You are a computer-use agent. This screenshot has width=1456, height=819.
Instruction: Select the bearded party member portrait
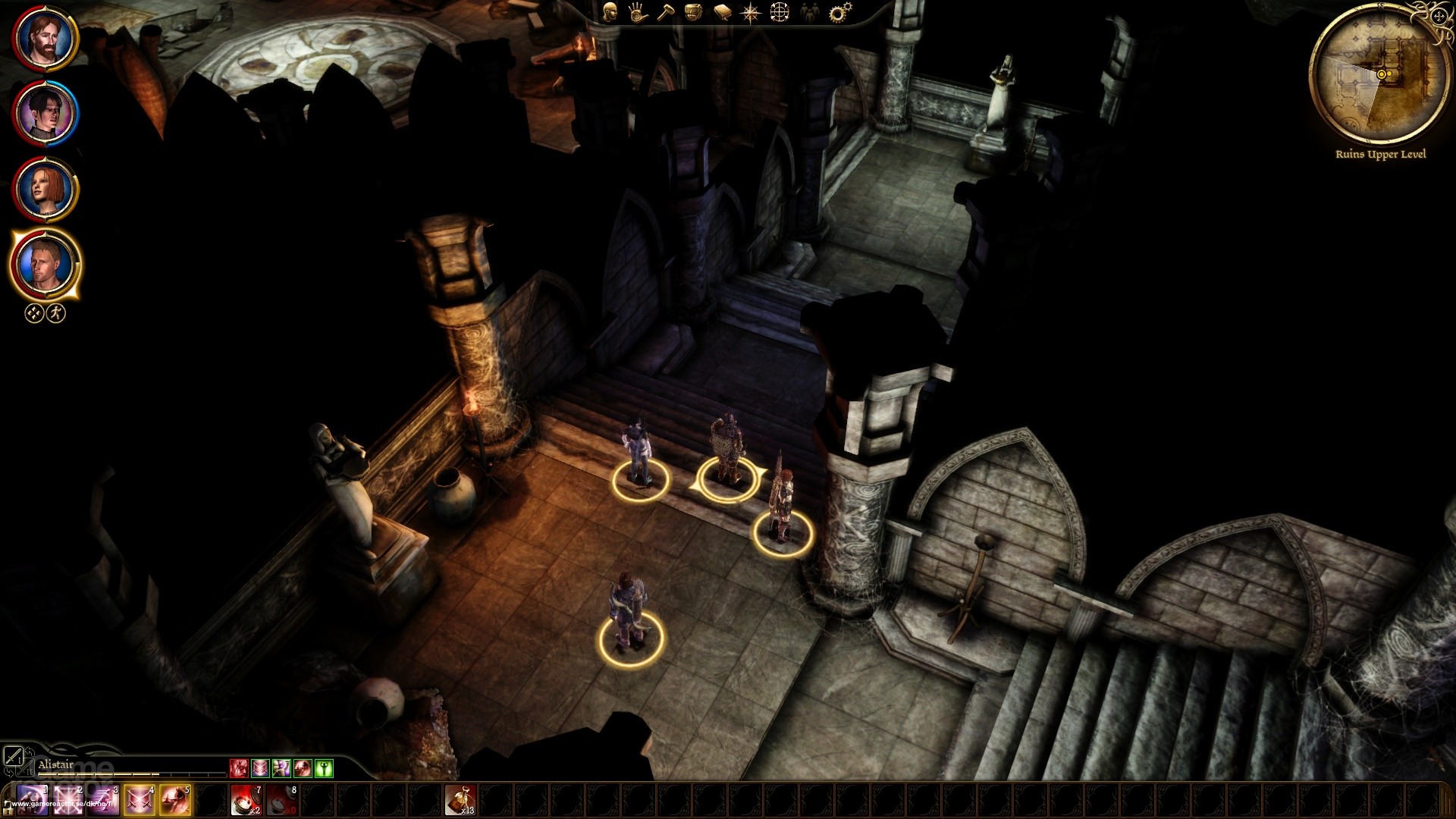(x=45, y=38)
